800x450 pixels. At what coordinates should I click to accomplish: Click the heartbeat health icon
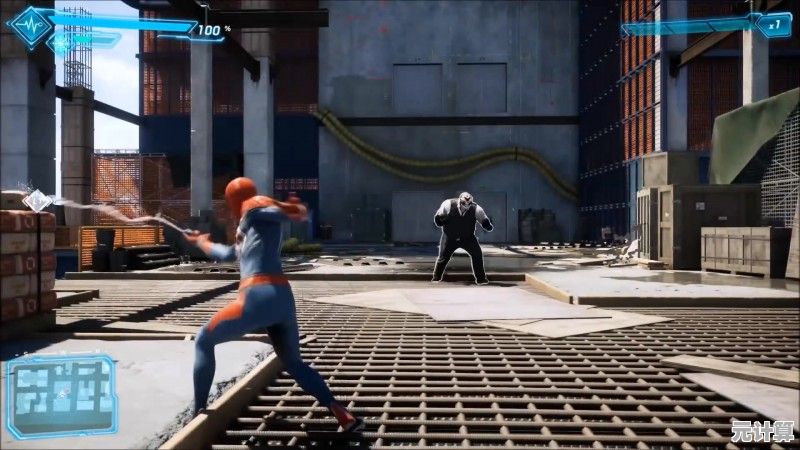(29, 27)
